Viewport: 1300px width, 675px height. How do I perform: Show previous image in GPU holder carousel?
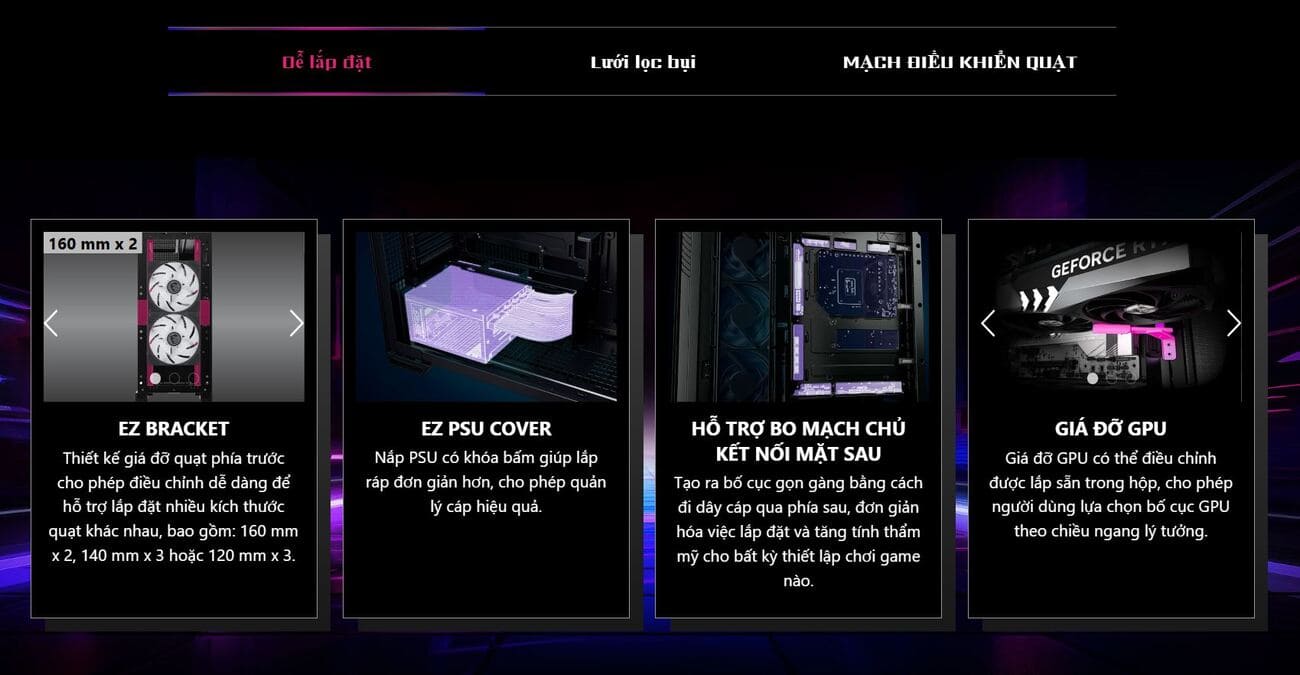pyautogui.click(x=988, y=323)
